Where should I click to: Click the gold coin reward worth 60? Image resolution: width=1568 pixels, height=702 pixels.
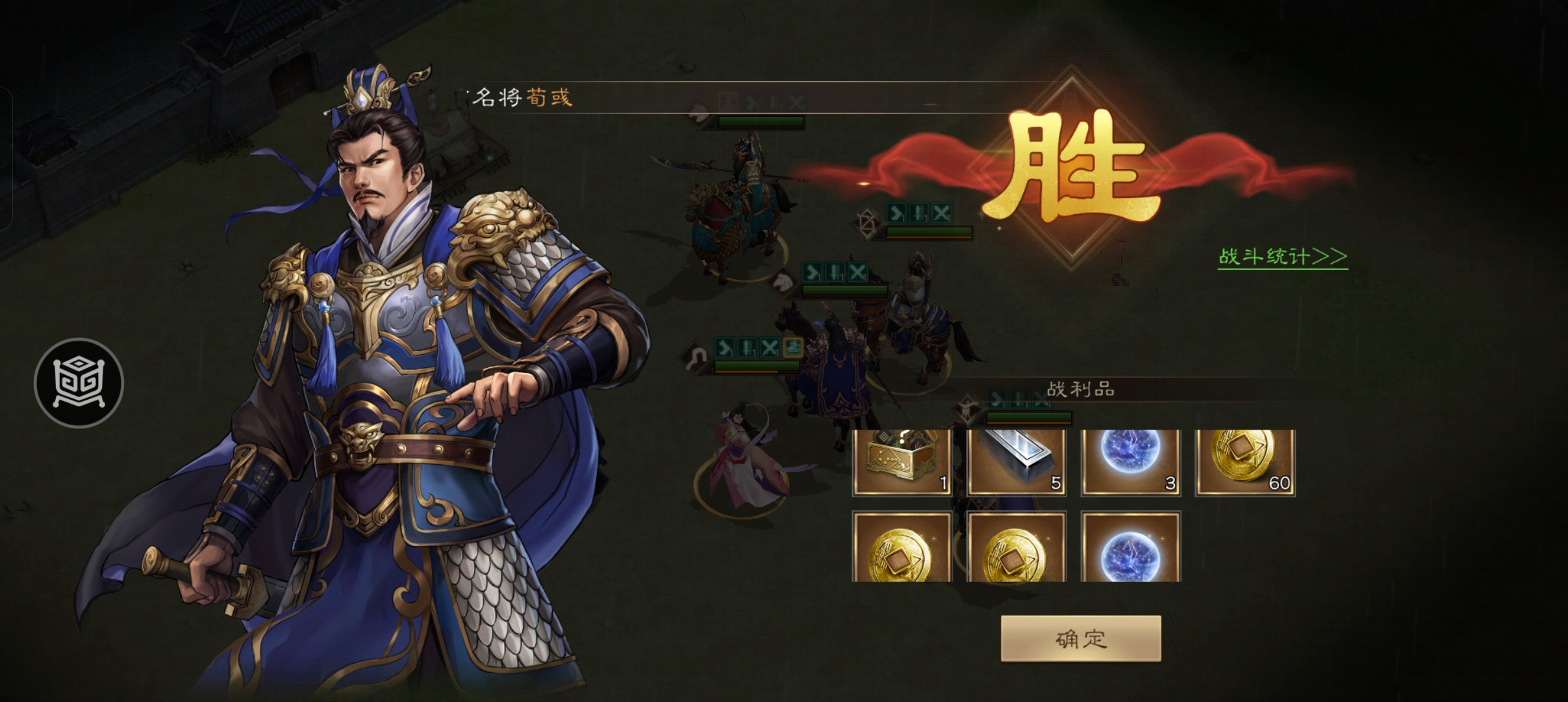click(1245, 463)
